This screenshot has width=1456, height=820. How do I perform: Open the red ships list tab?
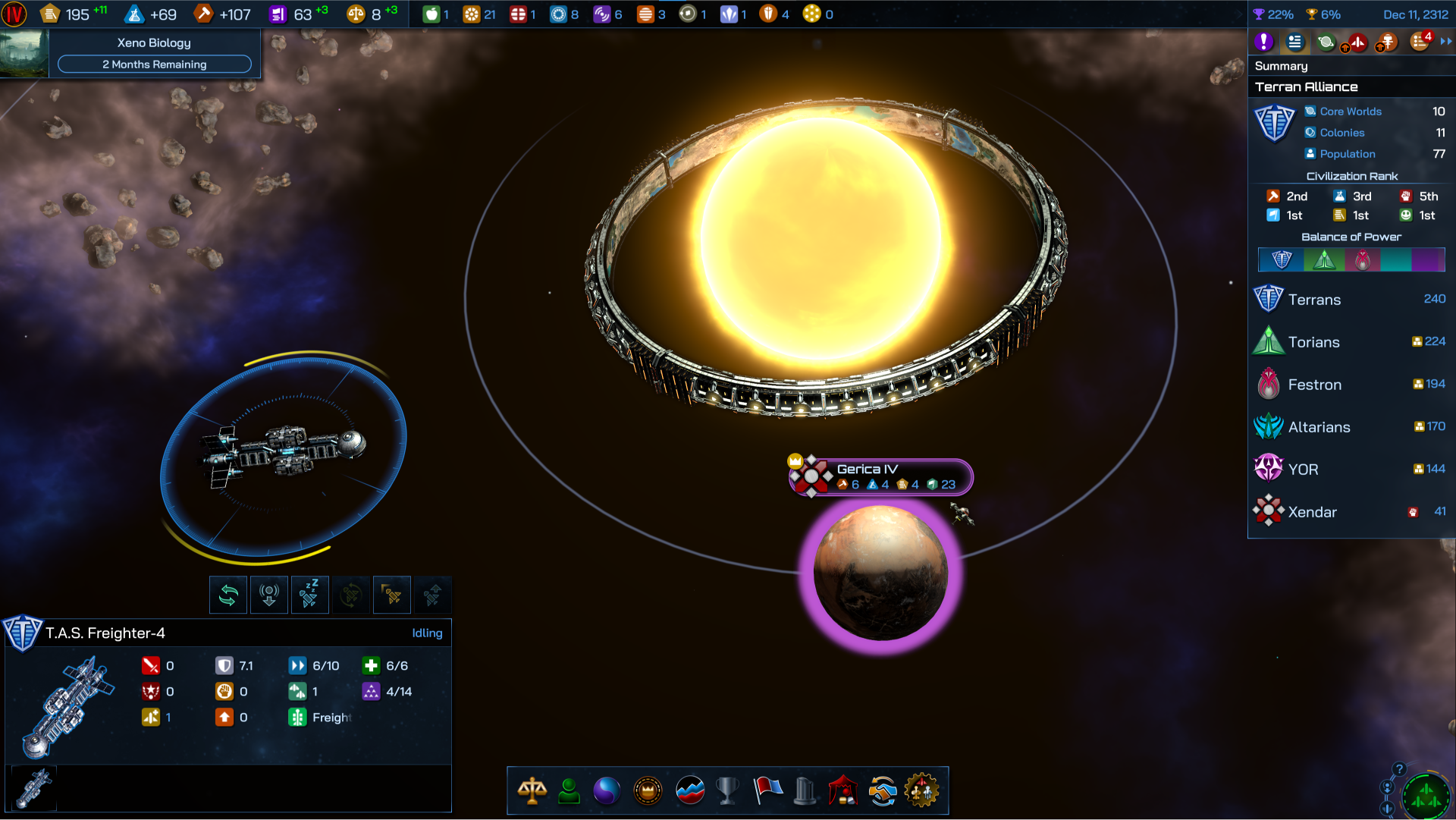tap(1356, 42)
